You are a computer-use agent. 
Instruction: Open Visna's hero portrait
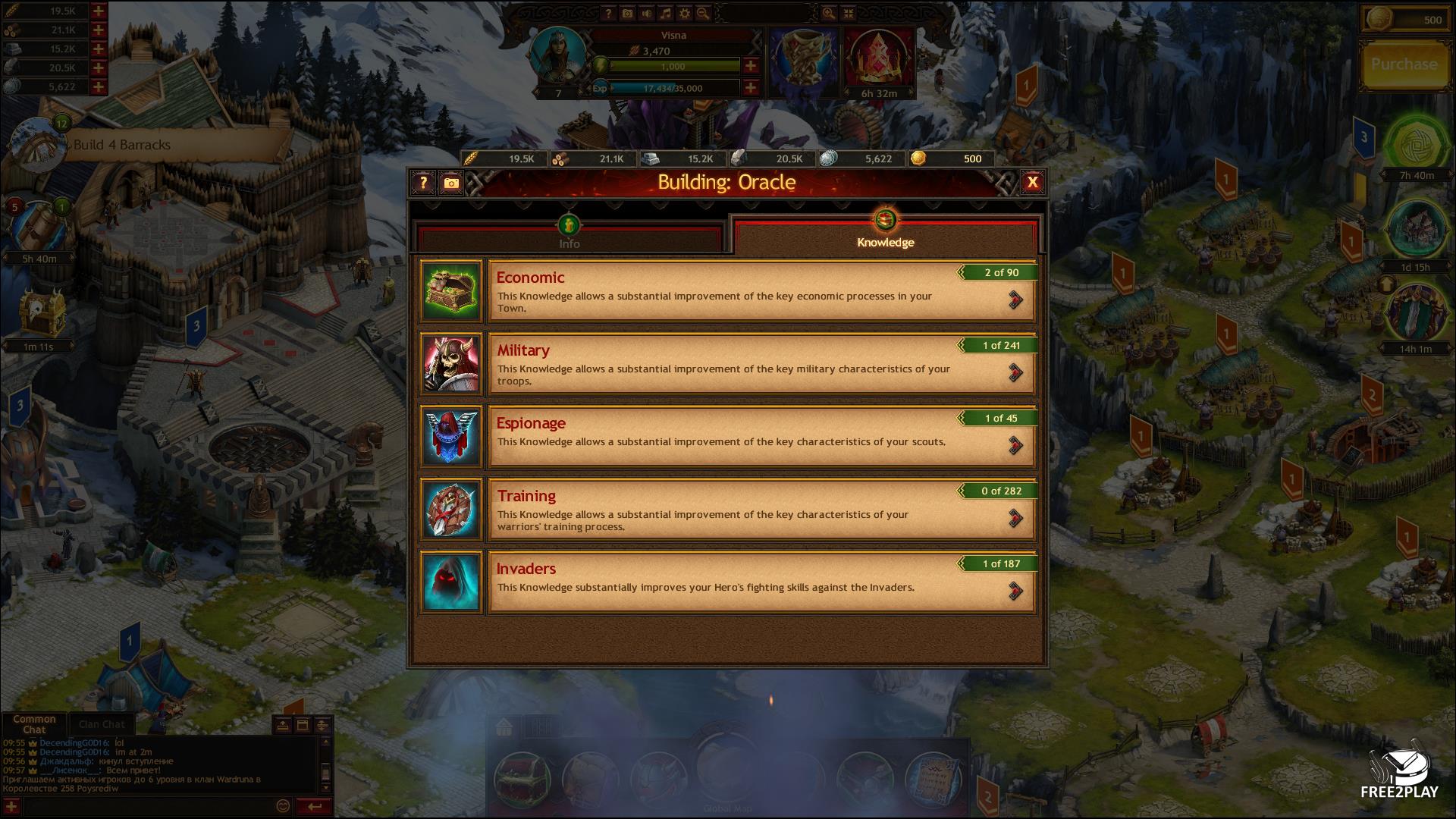tap(559, 53)
